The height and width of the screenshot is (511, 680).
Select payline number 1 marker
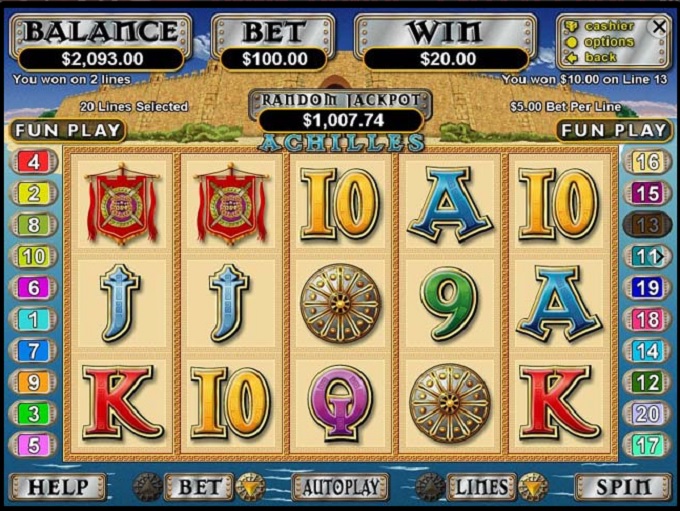pyautogui.click(x=33, y=319)
